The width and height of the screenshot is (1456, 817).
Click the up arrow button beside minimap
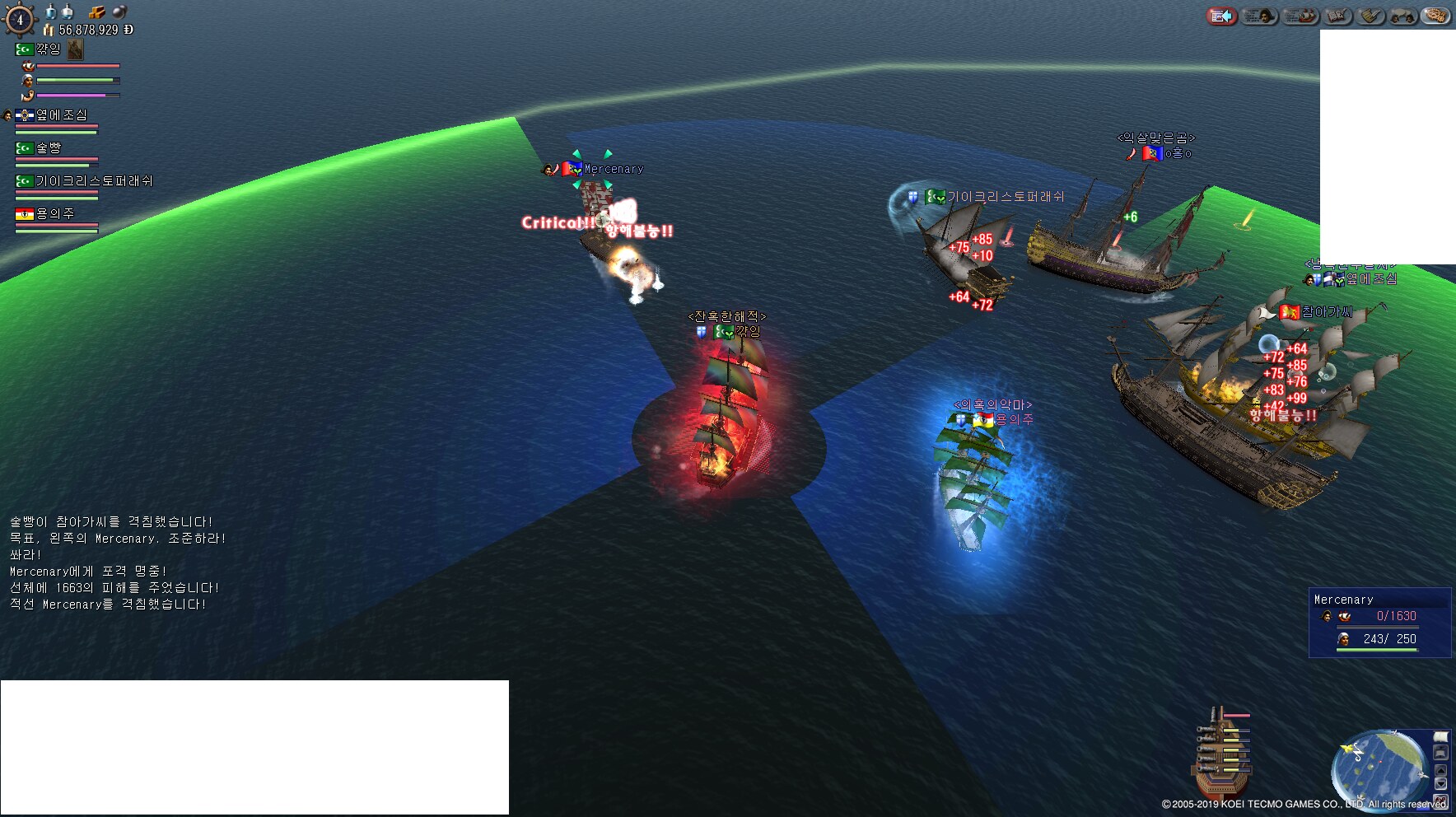click(x=1441, y=770)
